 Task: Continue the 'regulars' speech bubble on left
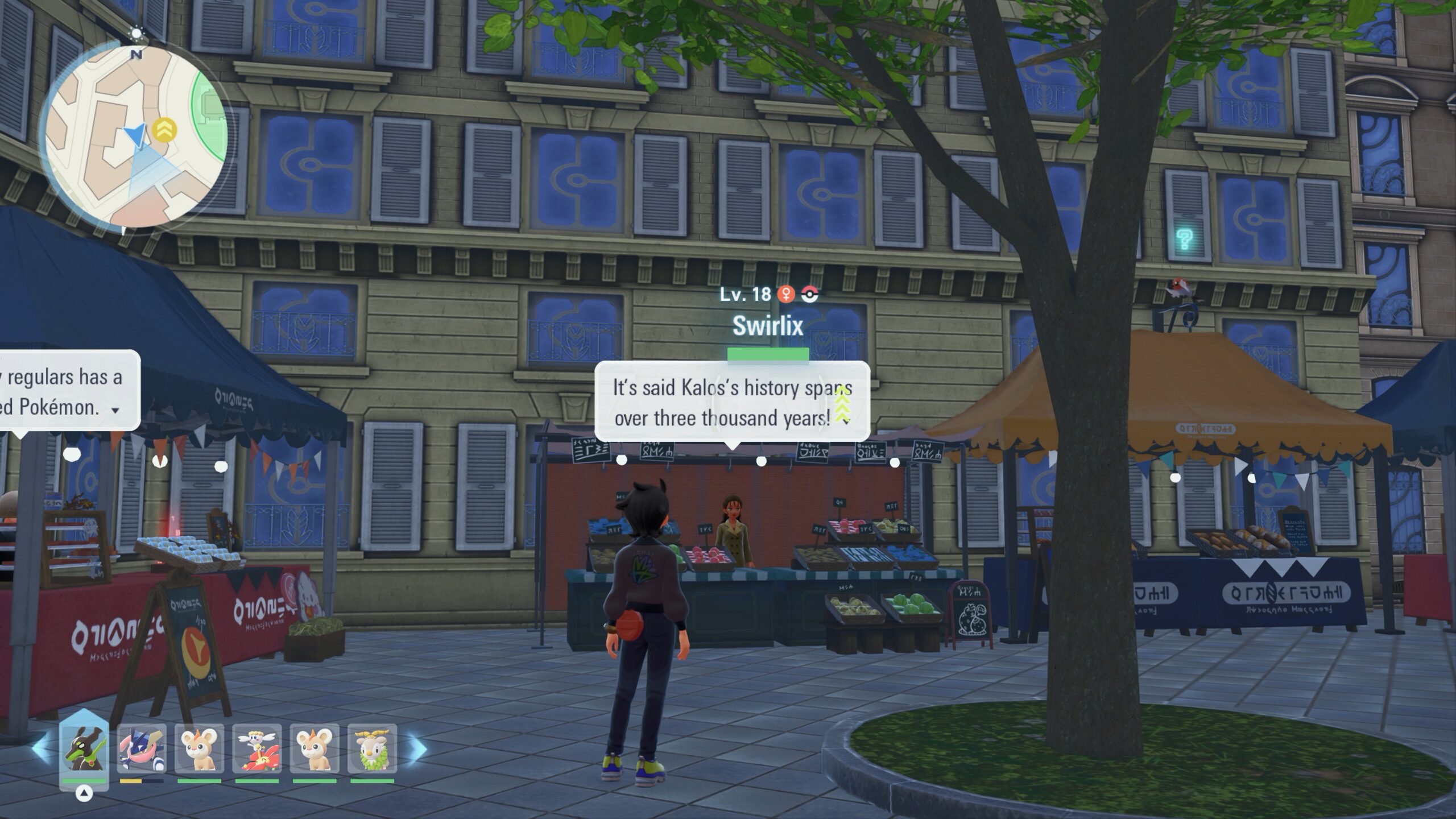[x=115, y=410]
